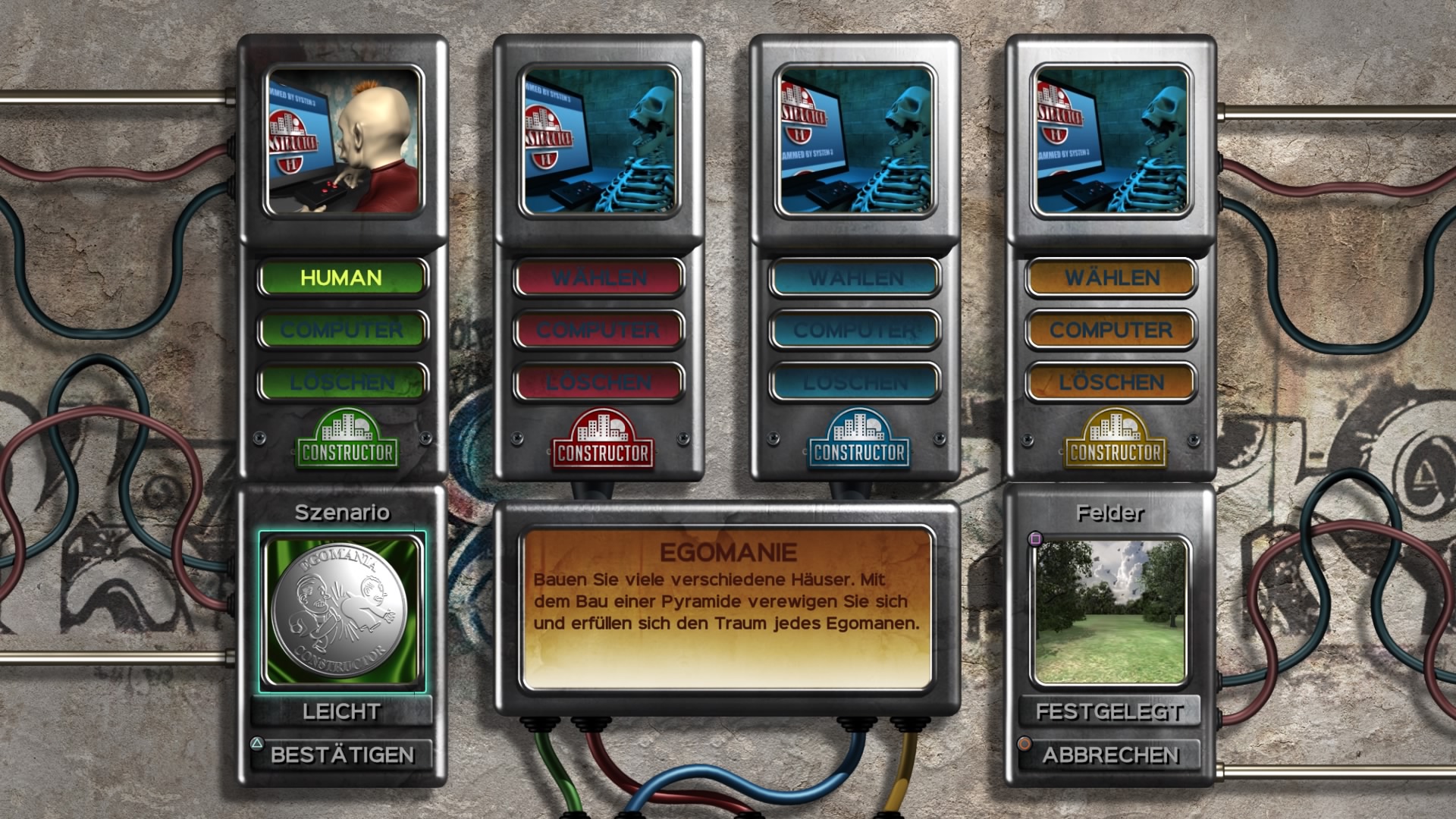Choose WÄHLEN on the blue player panel

[x=855, y=278]
